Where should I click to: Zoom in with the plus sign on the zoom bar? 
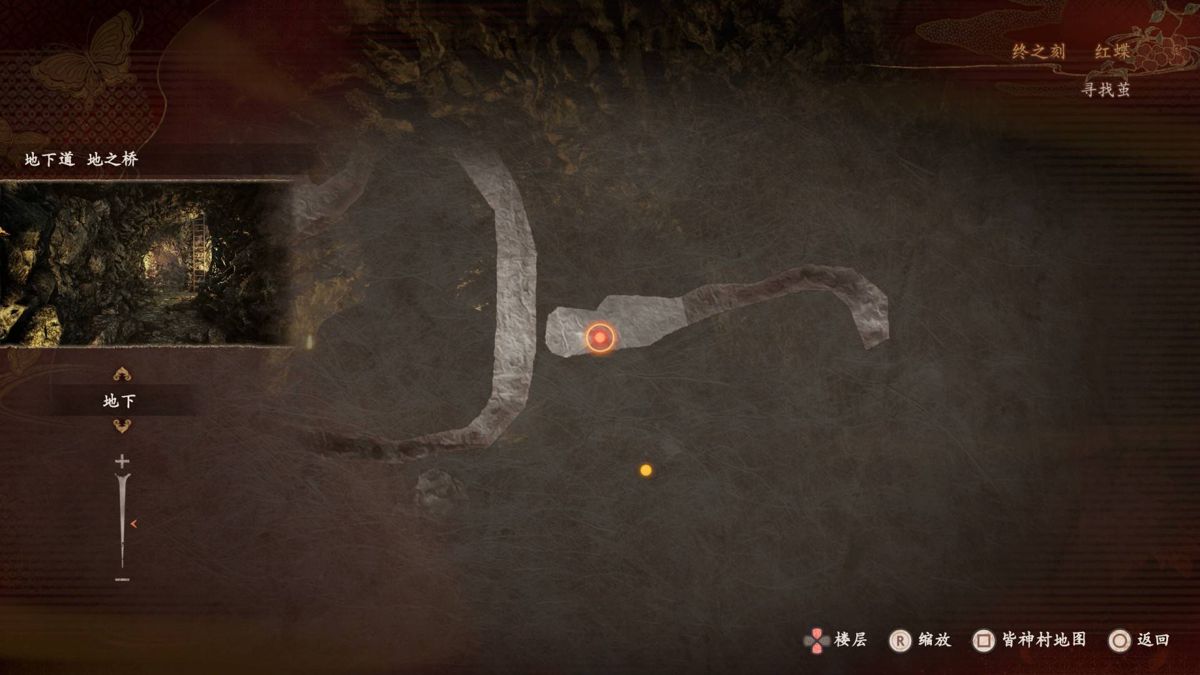[122, 461]
